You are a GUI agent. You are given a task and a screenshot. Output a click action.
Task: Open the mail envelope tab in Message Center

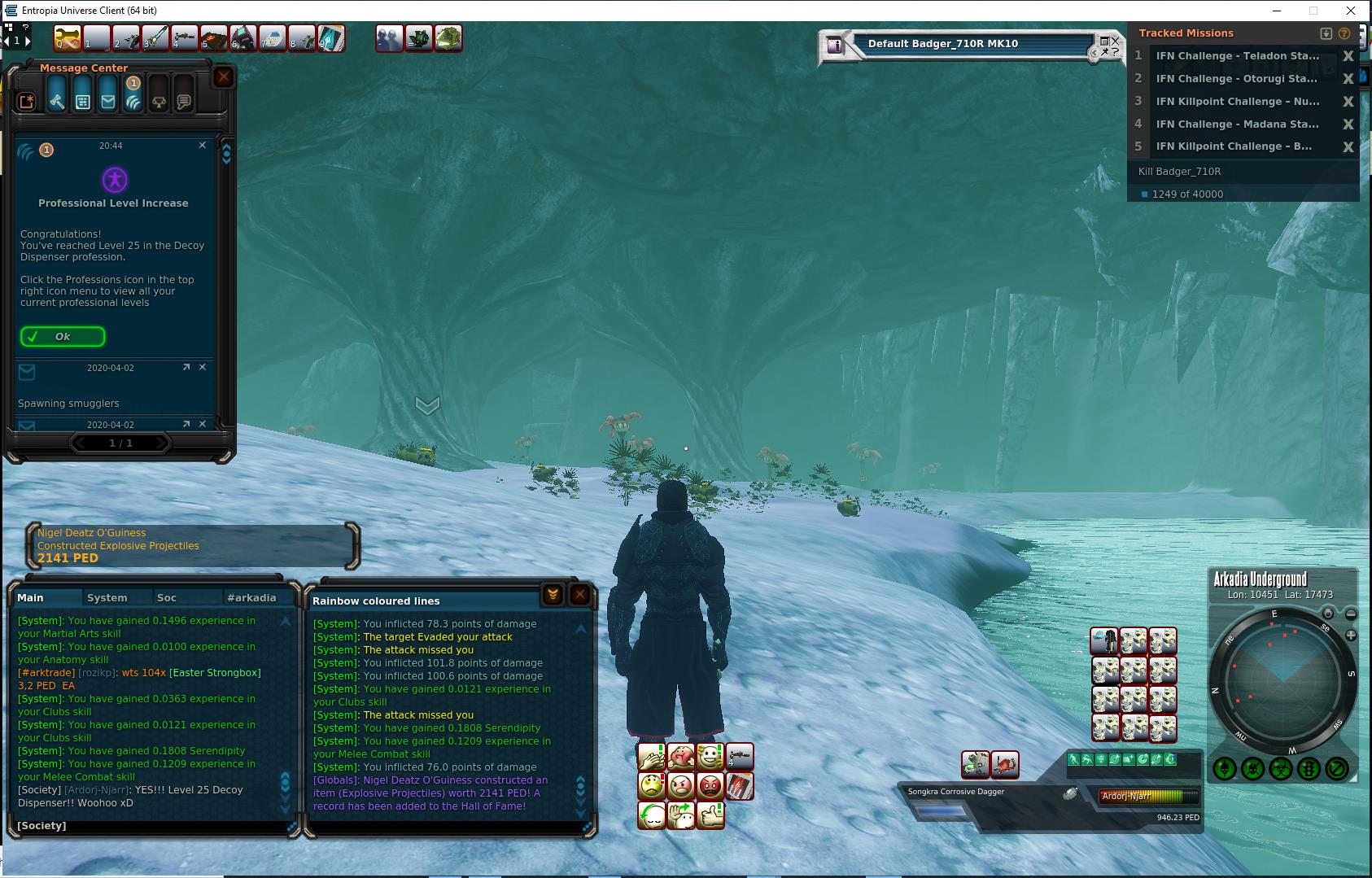(x=108, y=100)
